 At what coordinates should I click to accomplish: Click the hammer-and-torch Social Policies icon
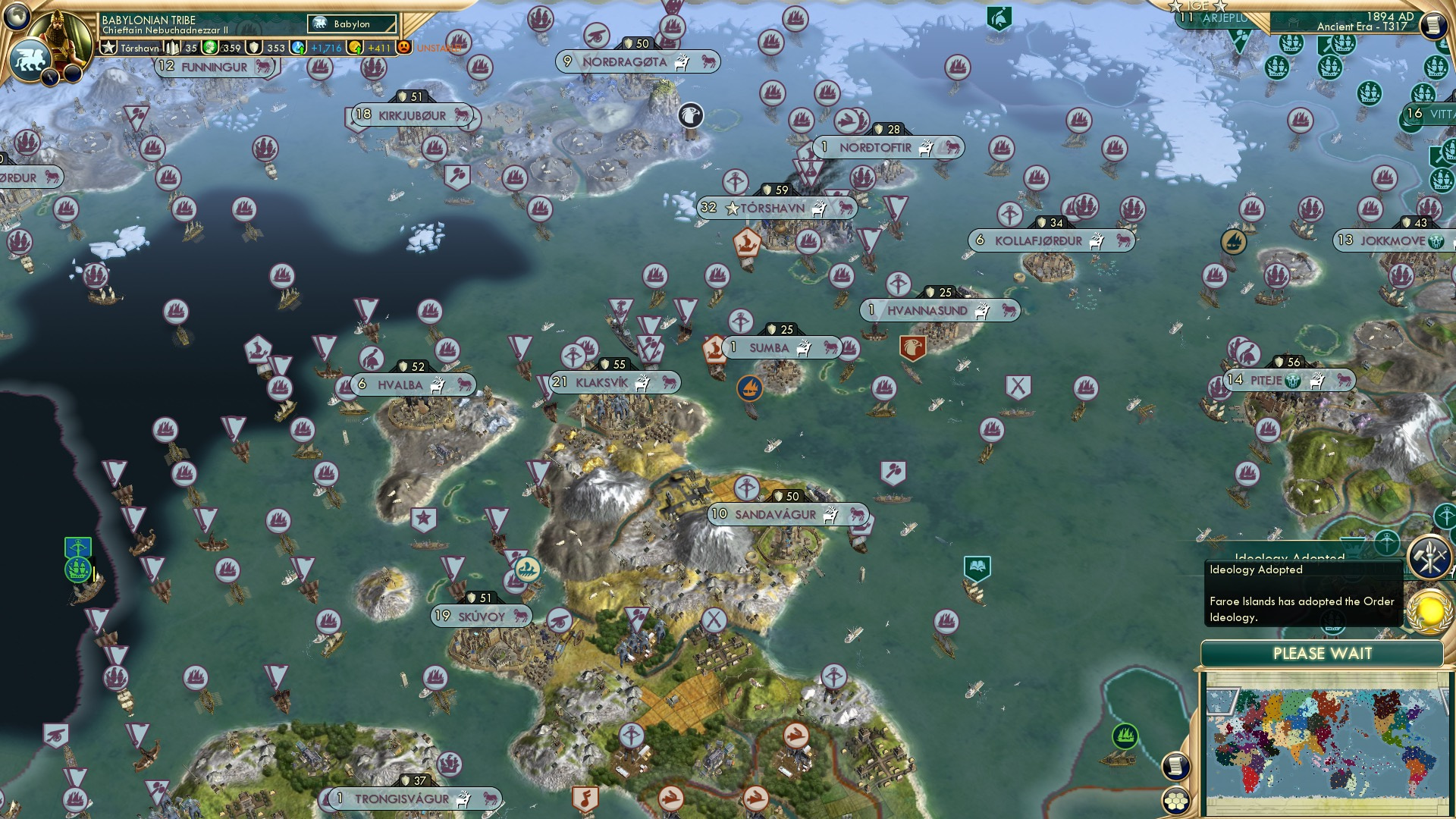point(1429,556)
